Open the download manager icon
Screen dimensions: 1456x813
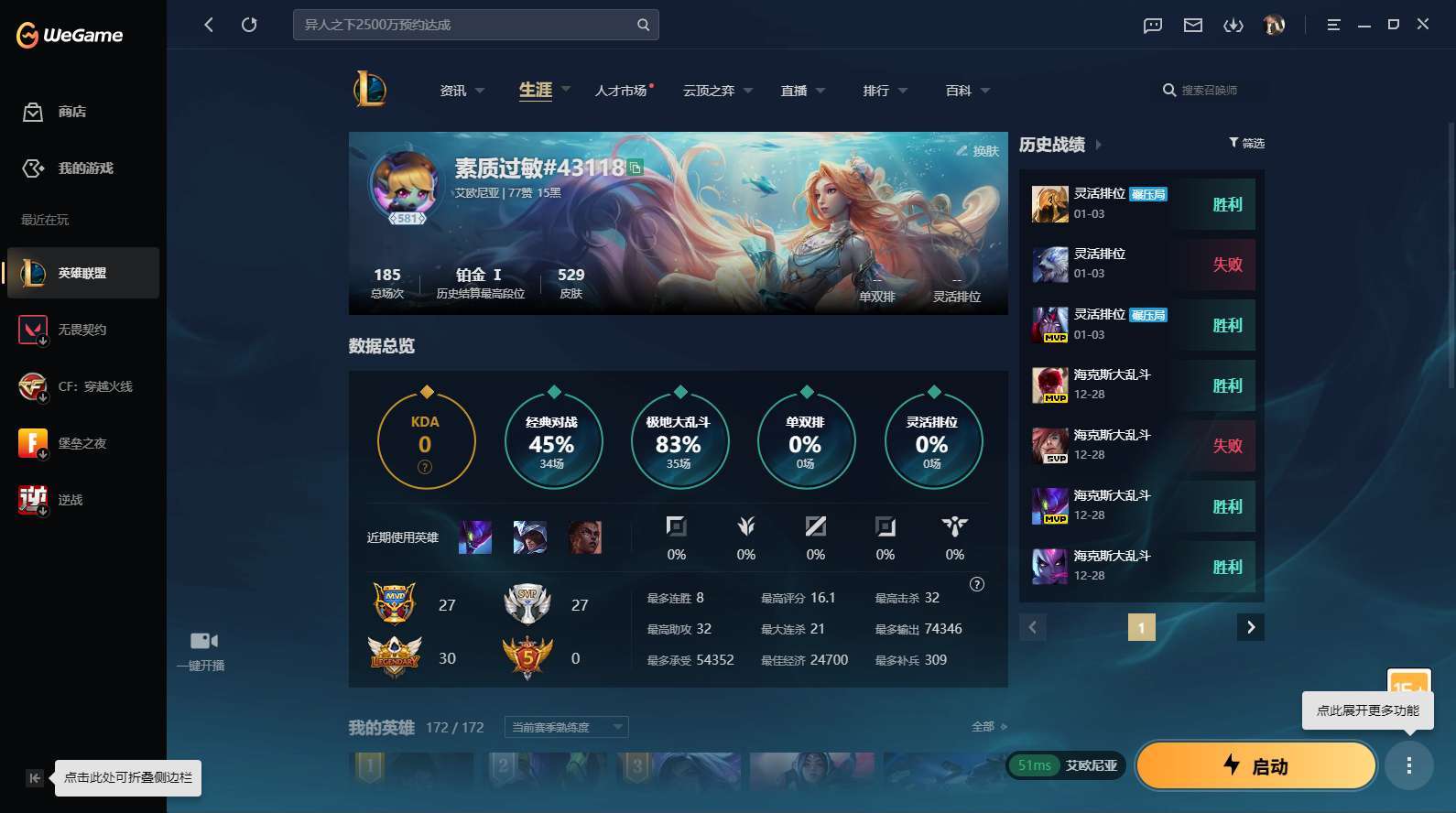tap(1233, 25)
